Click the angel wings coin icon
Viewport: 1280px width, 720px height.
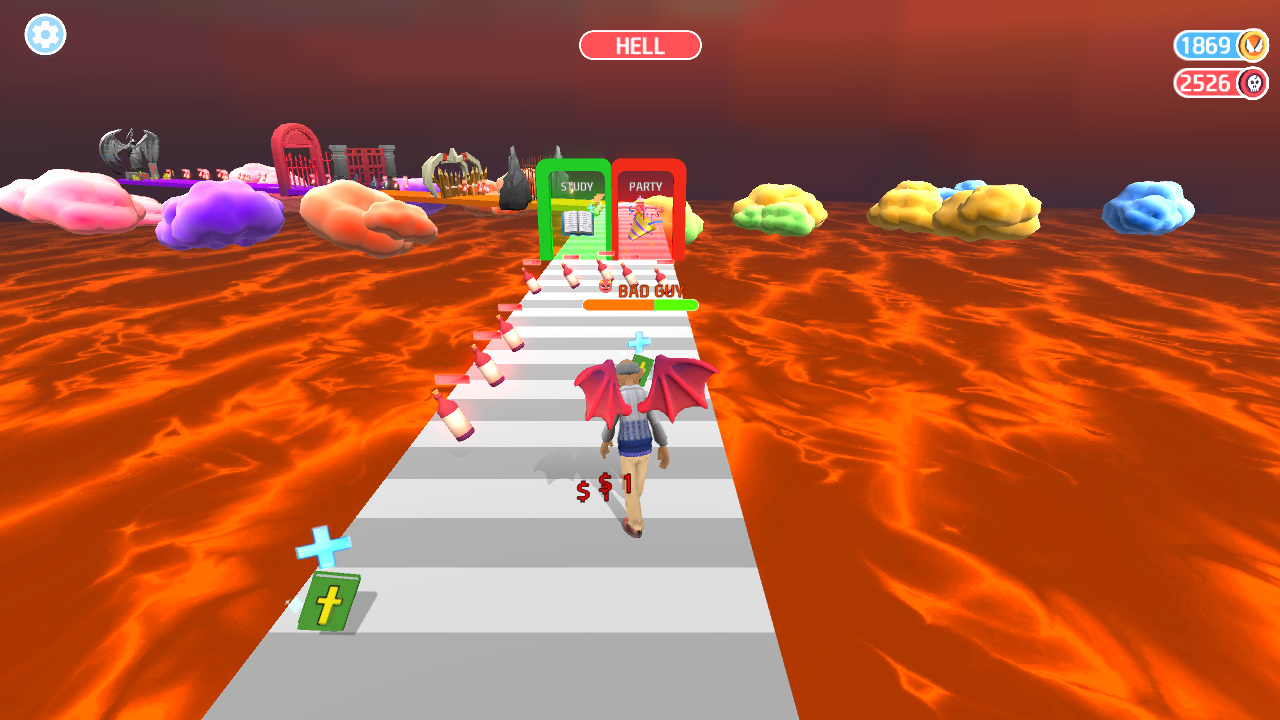(x=1253, y=45)
